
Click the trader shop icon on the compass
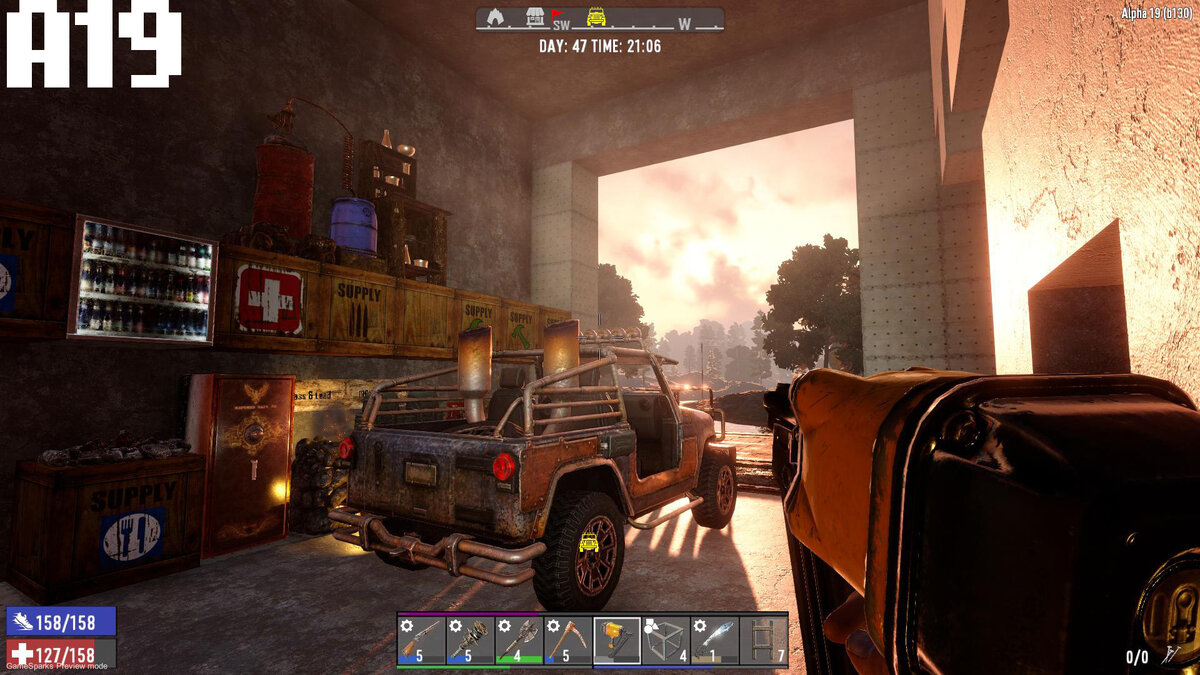(535, 17)
